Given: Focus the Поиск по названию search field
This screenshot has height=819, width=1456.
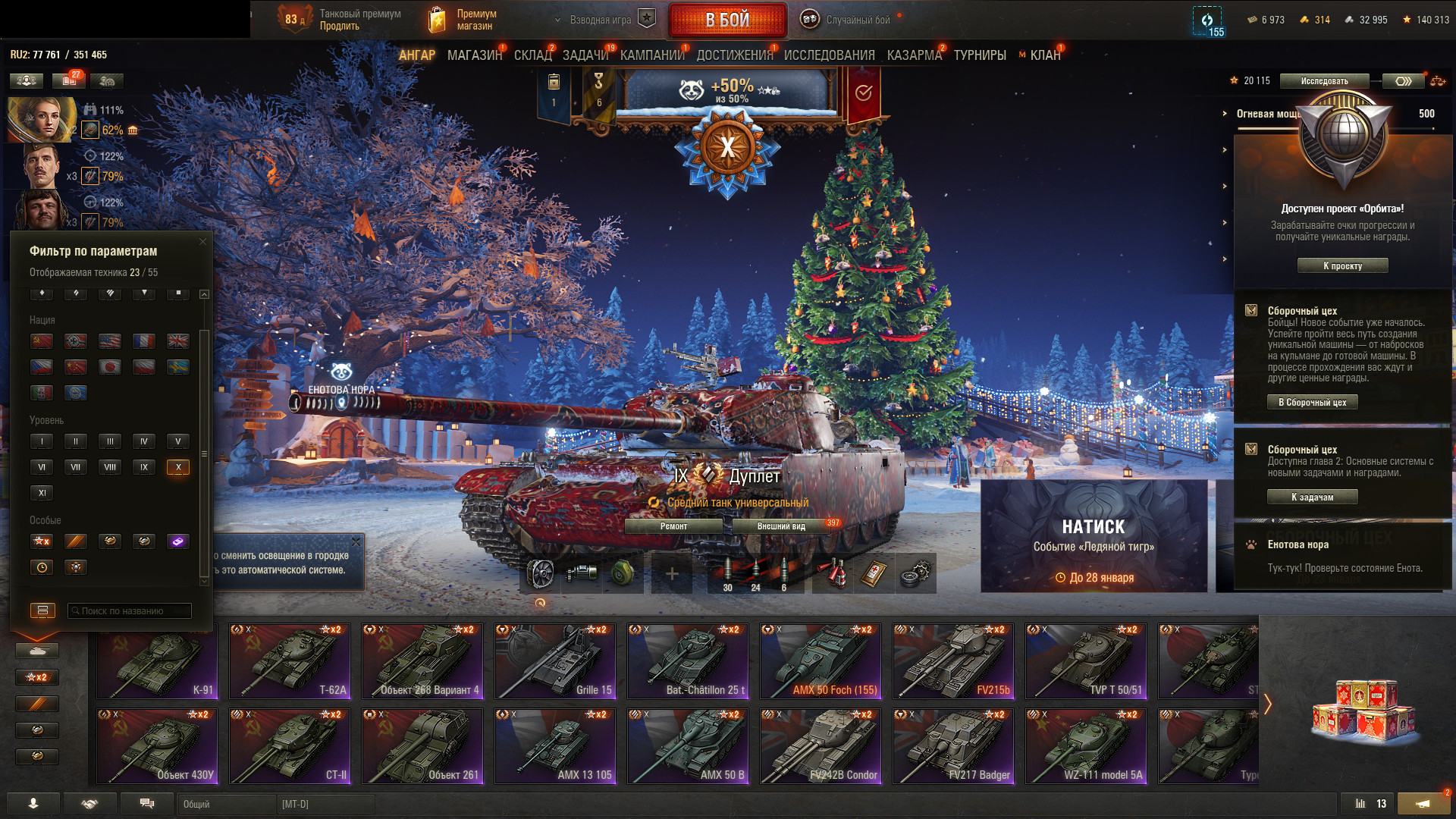Looking at the screenshot, I should (x=130, y=611).
